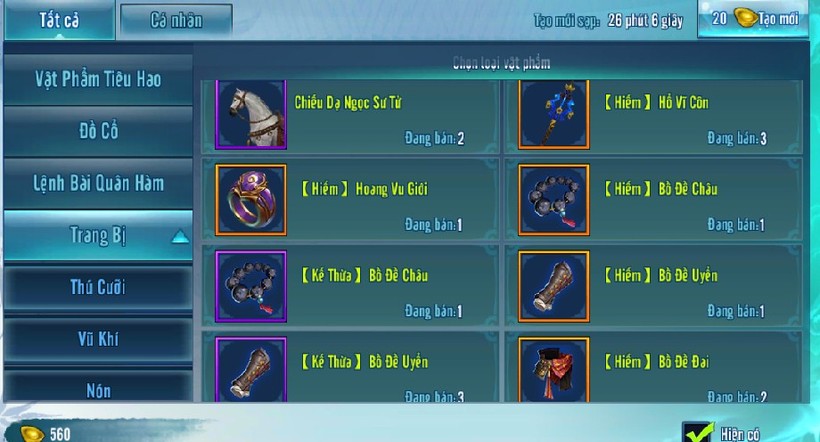The width and height of the screenshot is (820, 442).
Task: Open the Cá nhân tab
Action: (x=175, y=20)
